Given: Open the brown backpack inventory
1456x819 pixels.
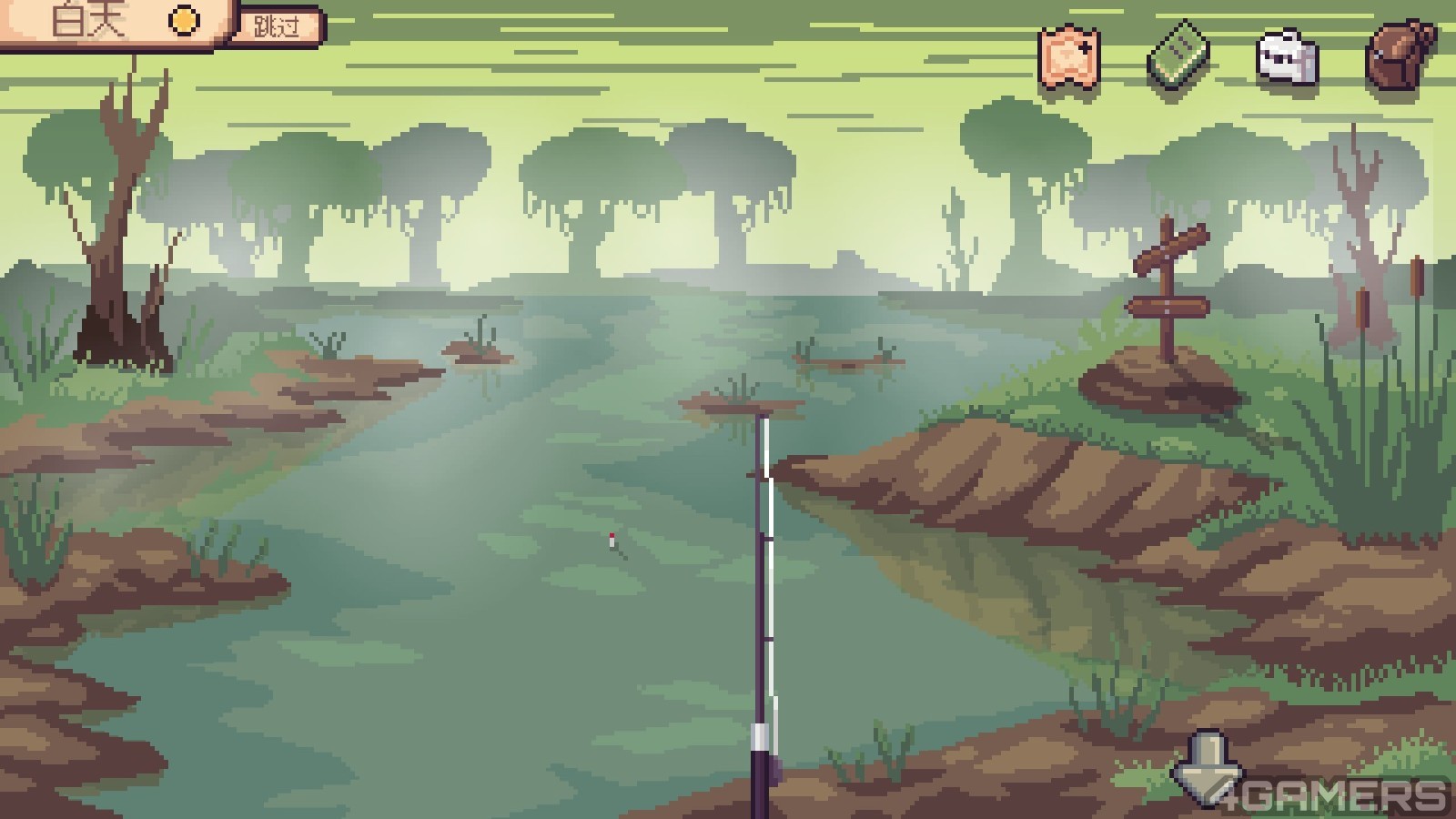Looking at the screenshot, I should point(1399,55).
